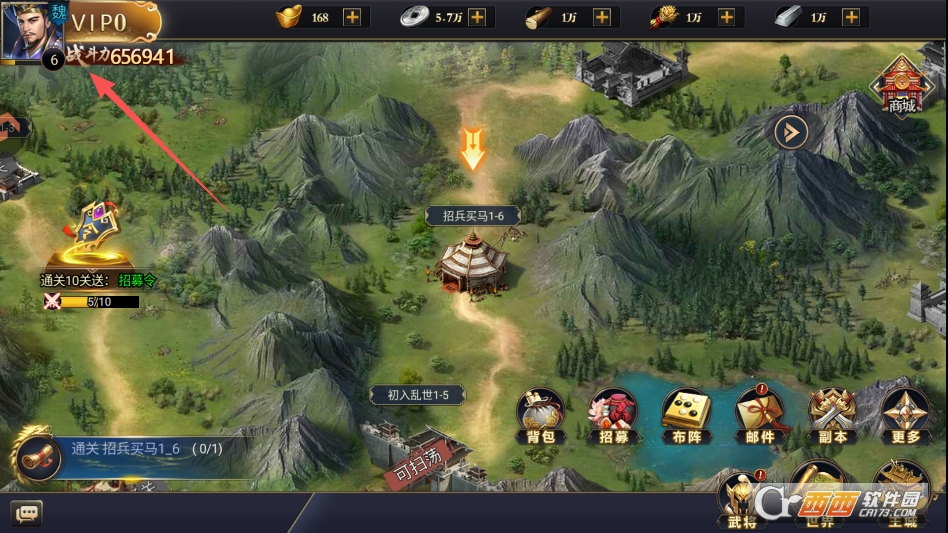Tap plus button next to grain resource
The width and height of the screenshot is (948, 533).
(726, 17)
